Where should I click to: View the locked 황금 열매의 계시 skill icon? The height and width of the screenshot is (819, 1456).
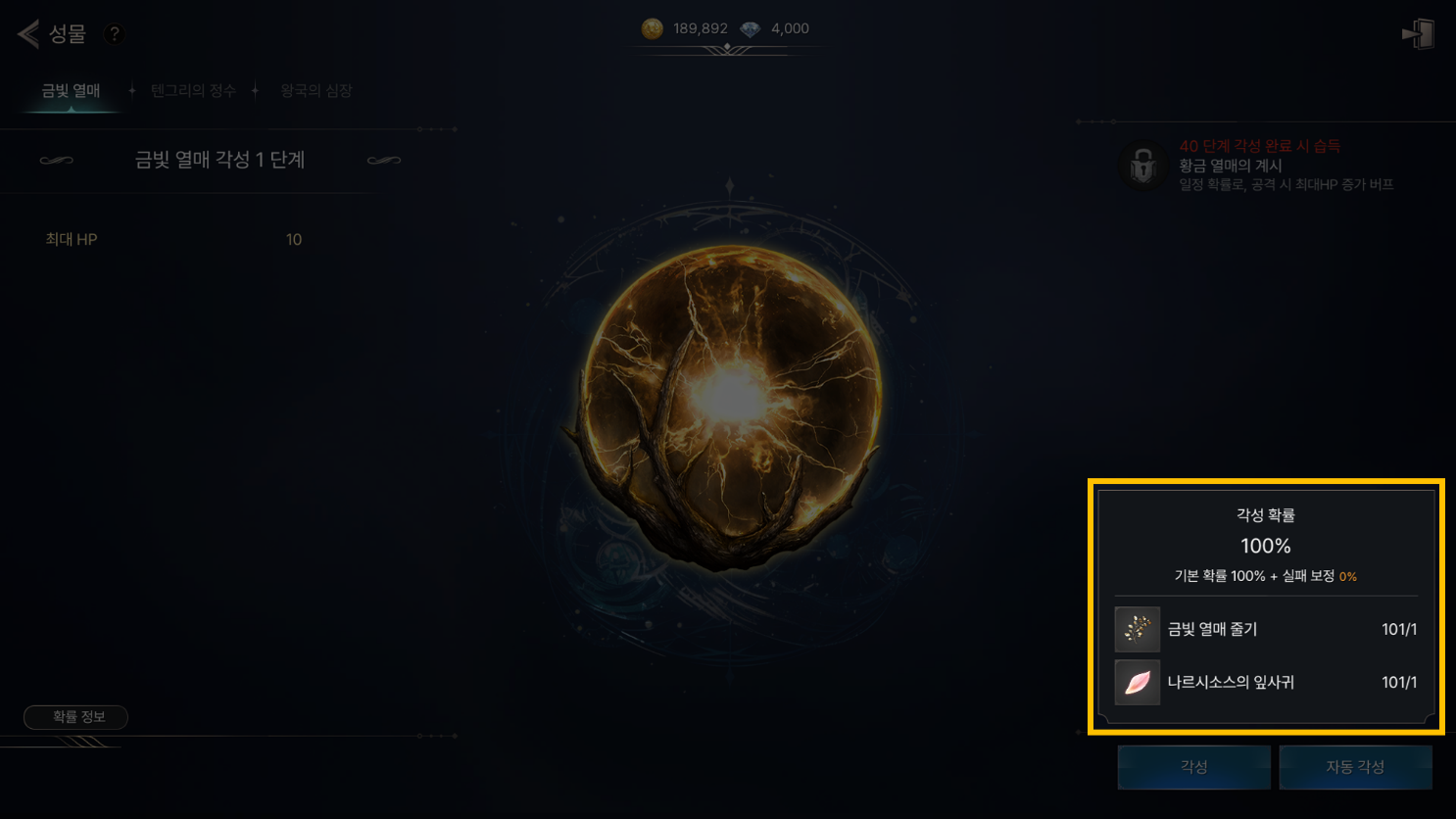coord(1142,165)
